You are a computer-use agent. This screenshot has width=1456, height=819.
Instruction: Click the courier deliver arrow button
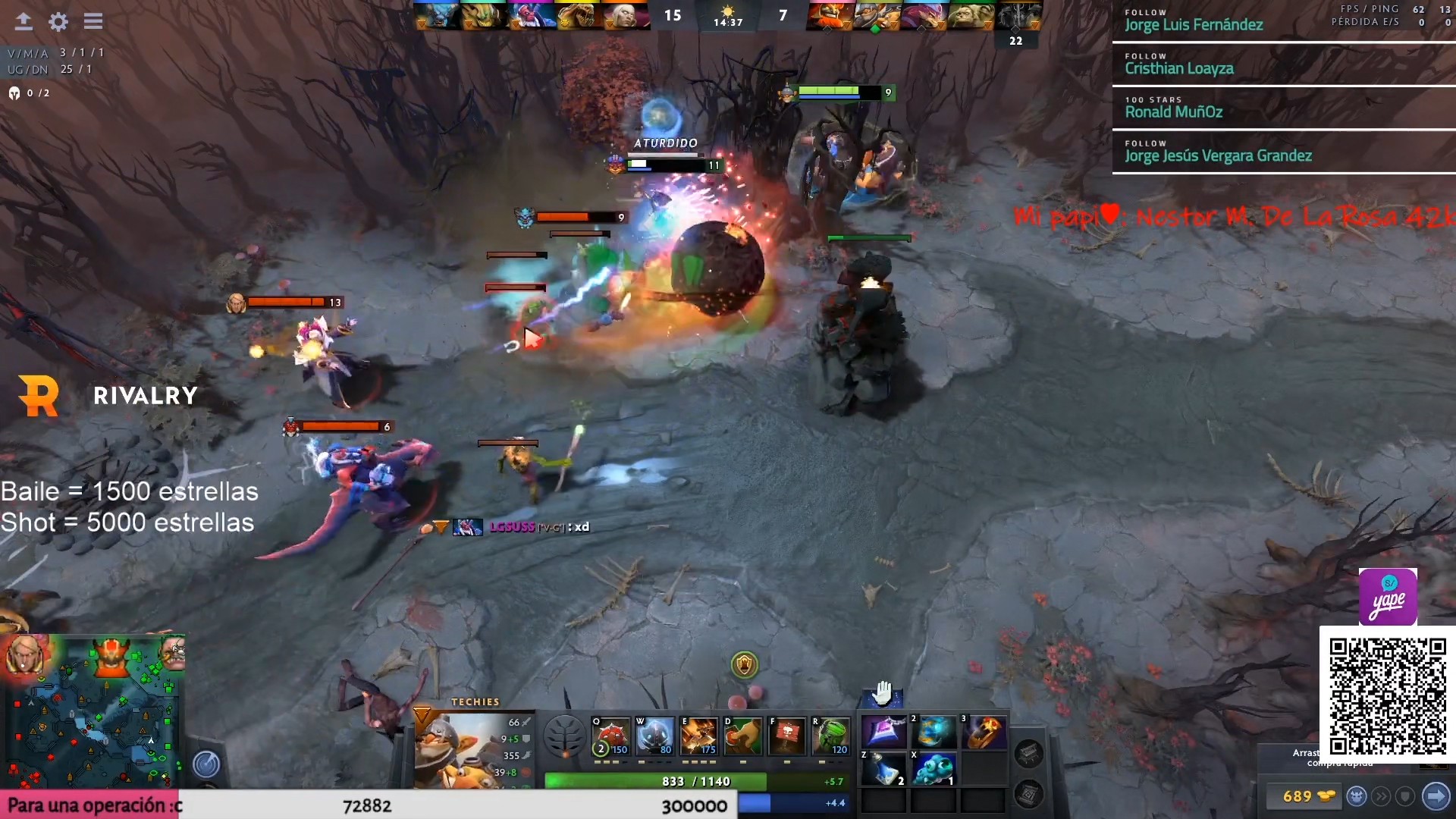1436,796
